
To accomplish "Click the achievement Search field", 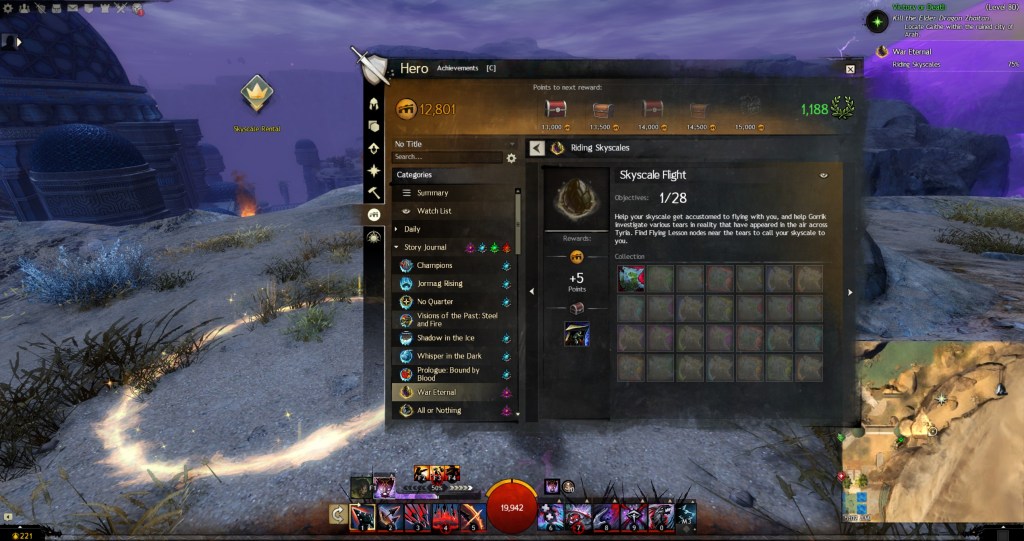I will point(446,157).
